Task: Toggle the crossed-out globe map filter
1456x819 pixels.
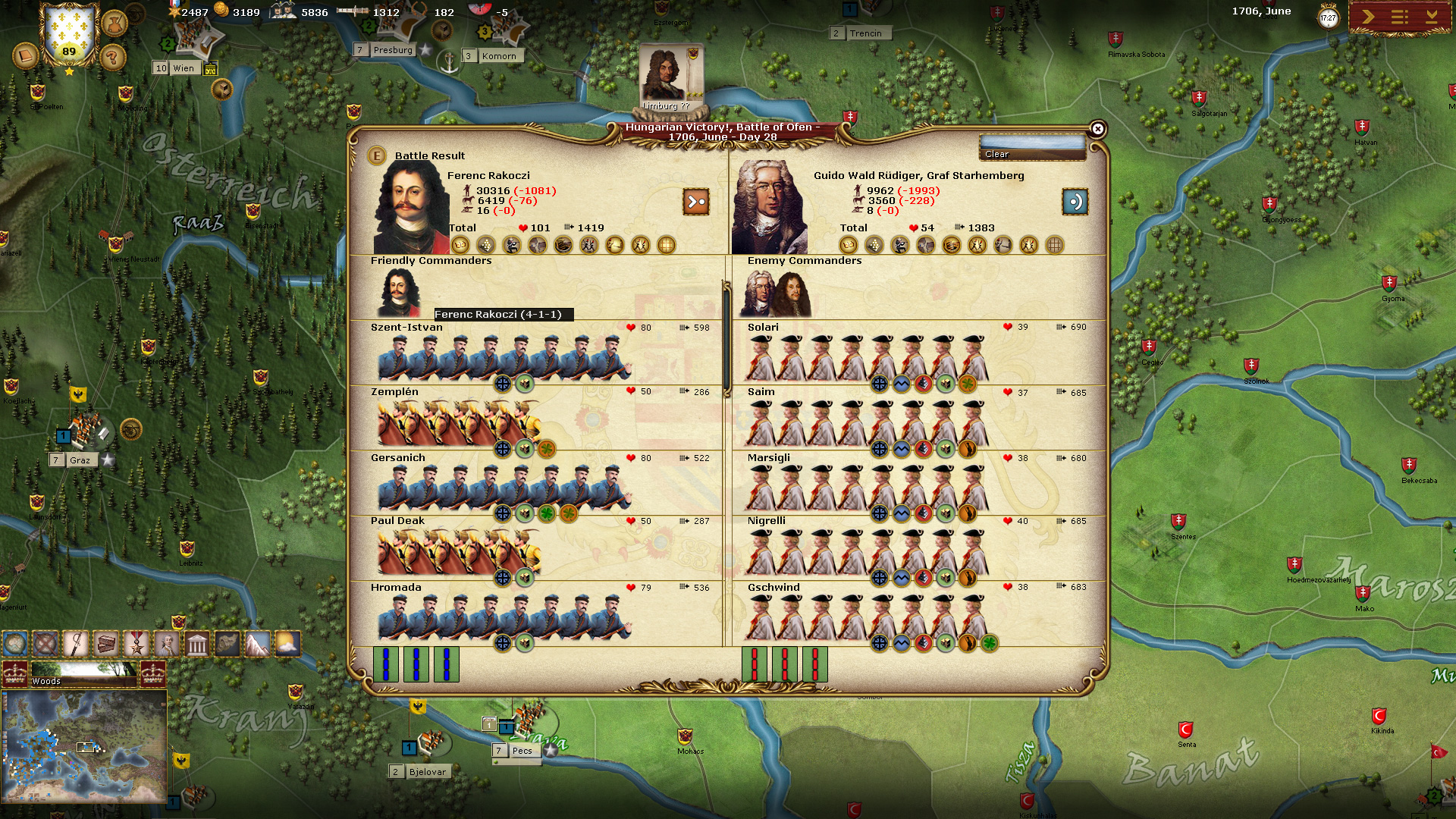Action: [46, 644]
